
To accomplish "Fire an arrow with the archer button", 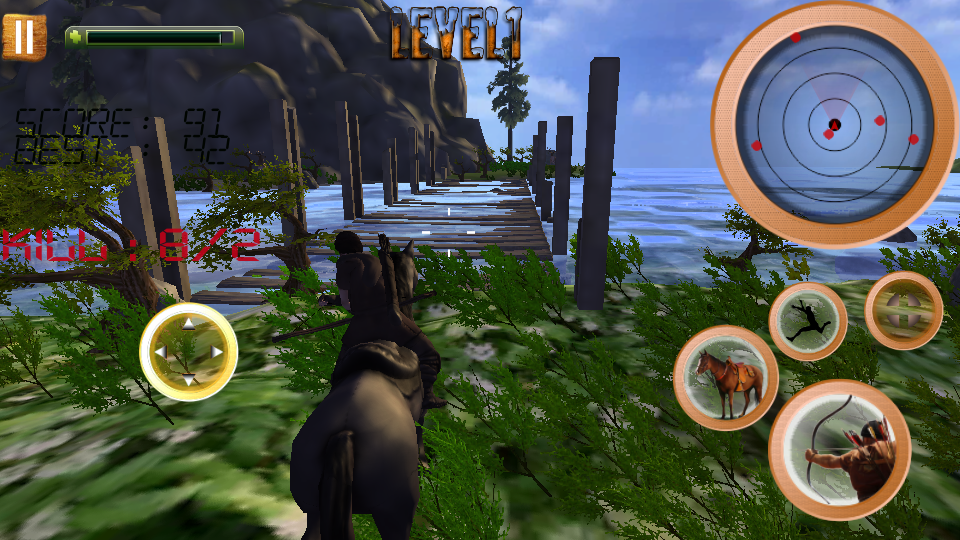I will pos(839,450).
